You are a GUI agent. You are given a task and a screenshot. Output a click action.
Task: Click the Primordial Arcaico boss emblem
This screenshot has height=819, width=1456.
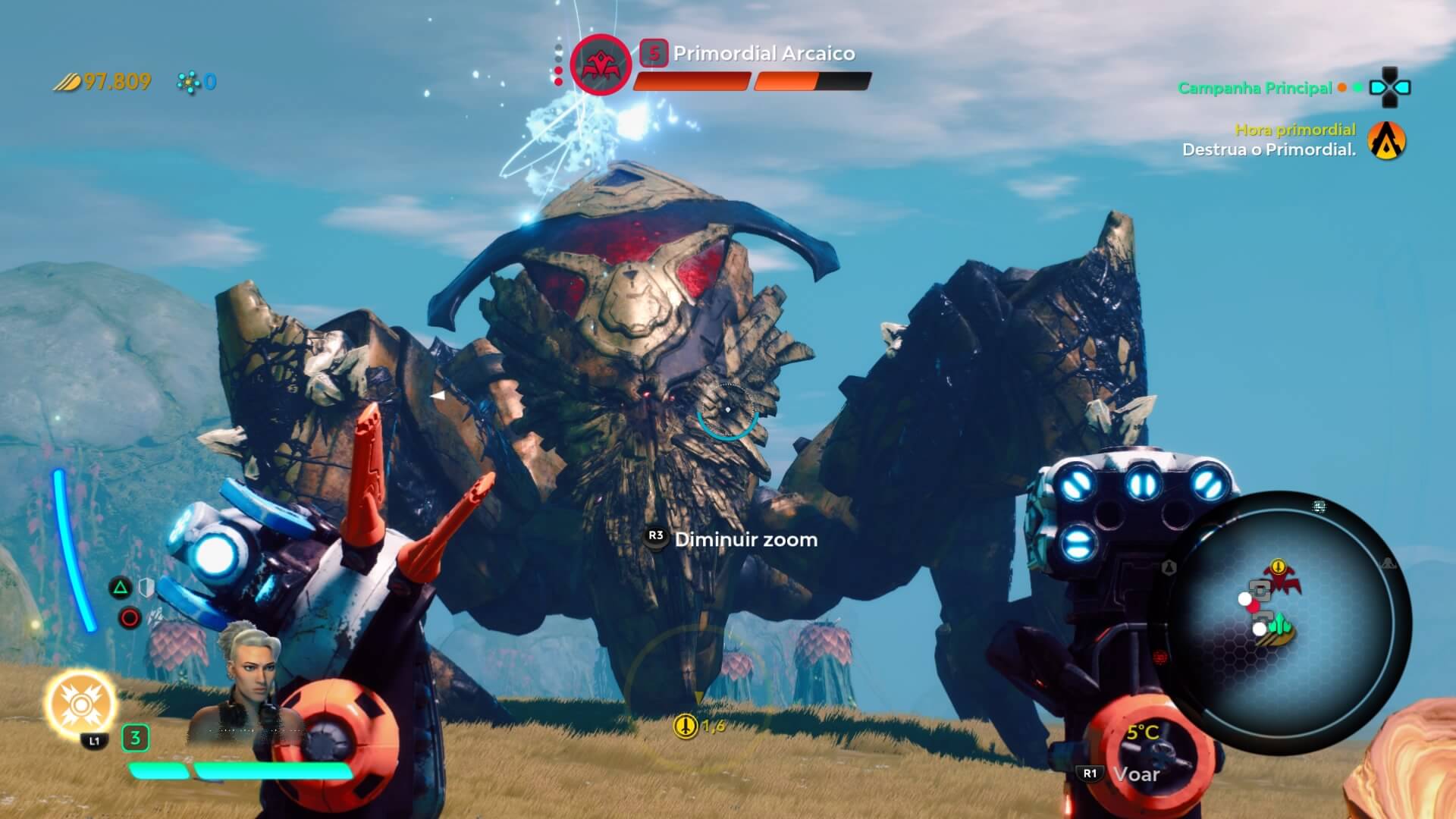[601, 65]
